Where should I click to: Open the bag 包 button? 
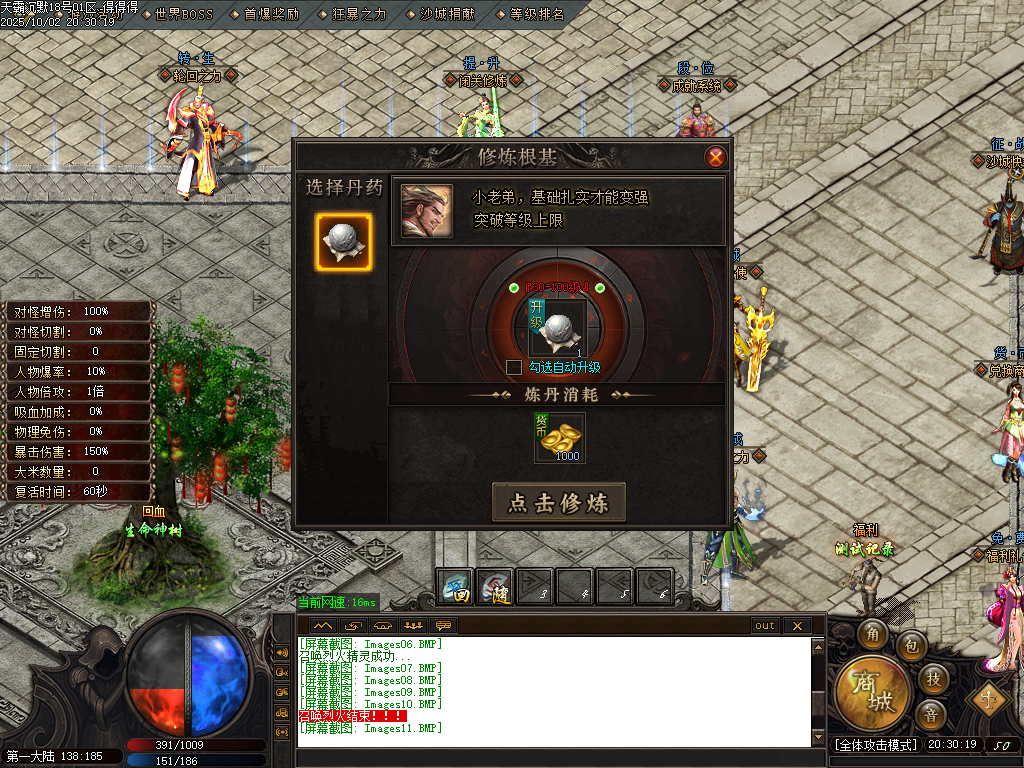click(911, 646)
